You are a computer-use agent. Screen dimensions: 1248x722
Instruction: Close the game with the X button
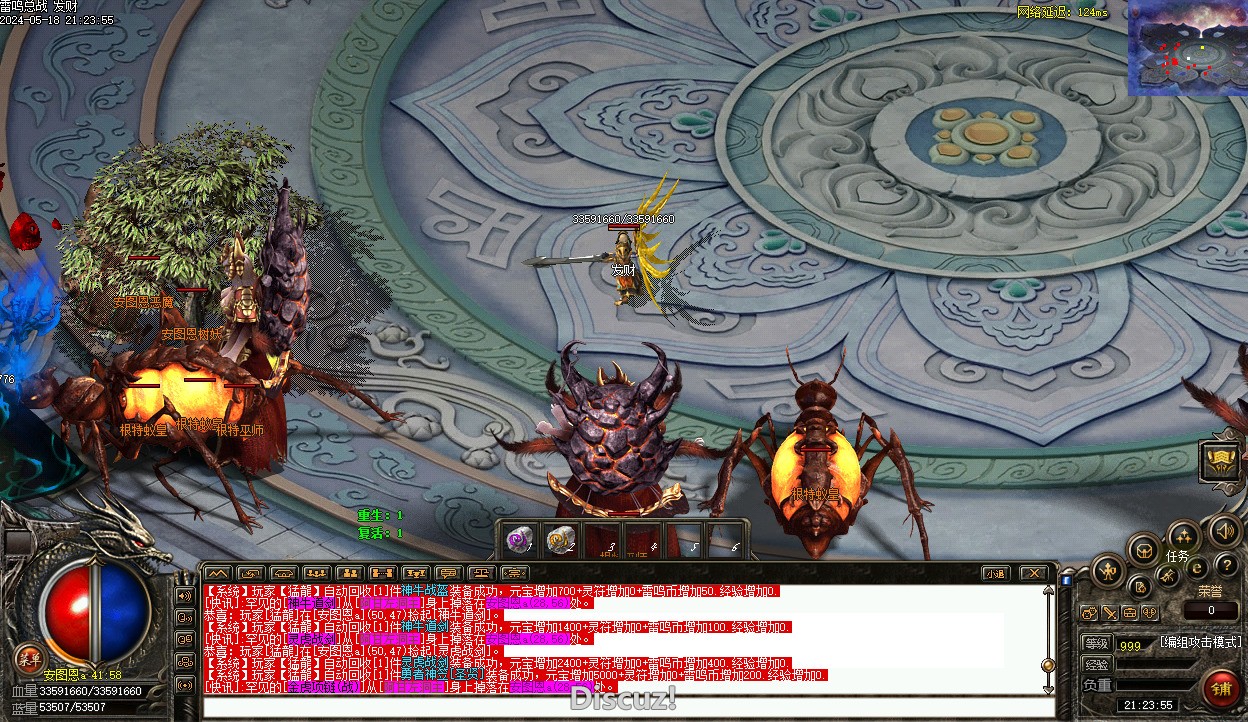pyautogui.click(x=1033, y=573)
